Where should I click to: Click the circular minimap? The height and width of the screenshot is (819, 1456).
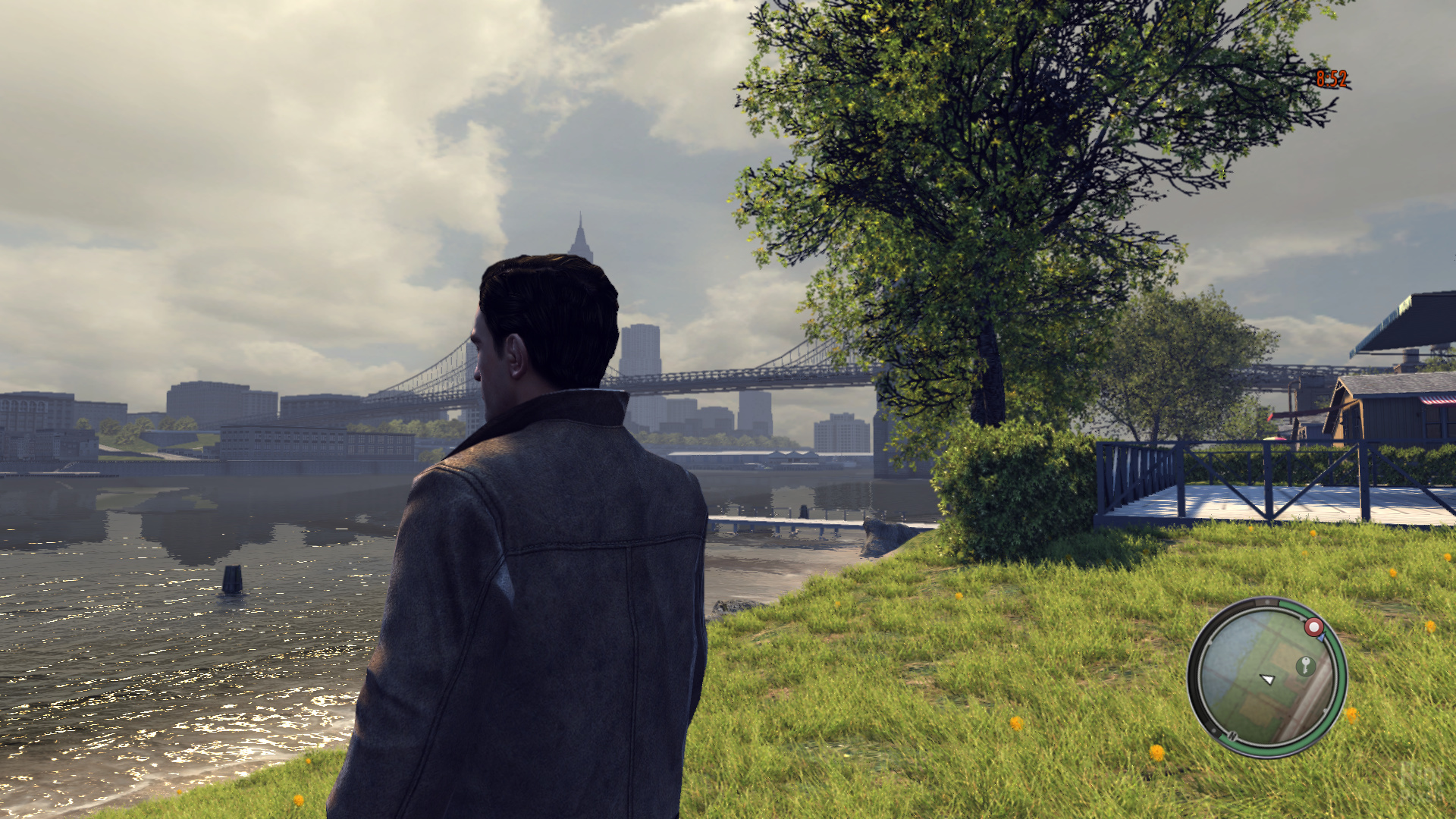(1266, 677)
